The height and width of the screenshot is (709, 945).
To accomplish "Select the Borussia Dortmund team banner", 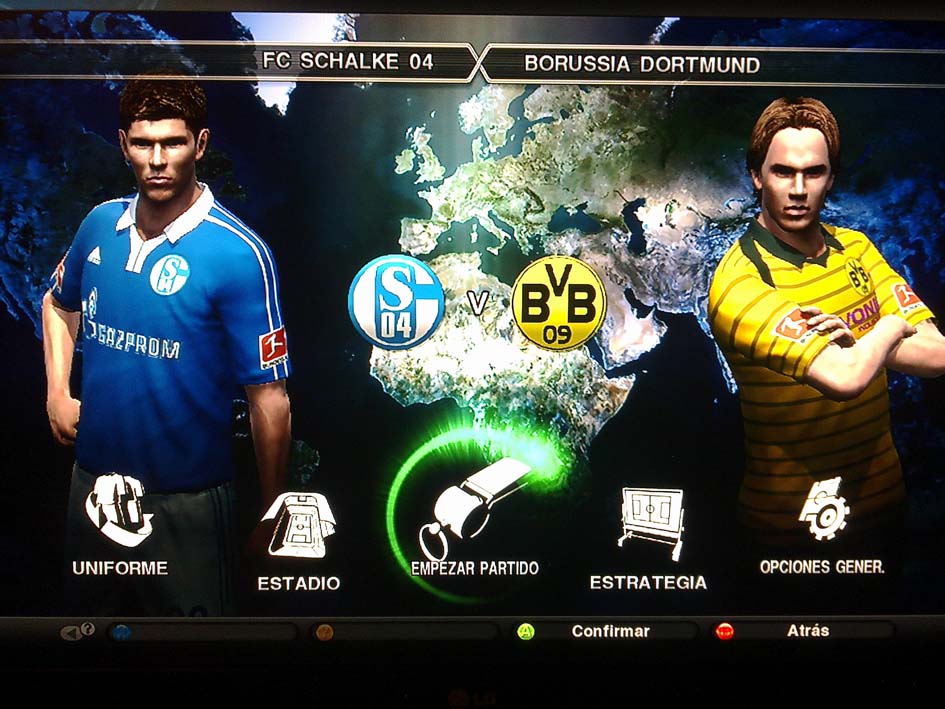I will [642, 65].
